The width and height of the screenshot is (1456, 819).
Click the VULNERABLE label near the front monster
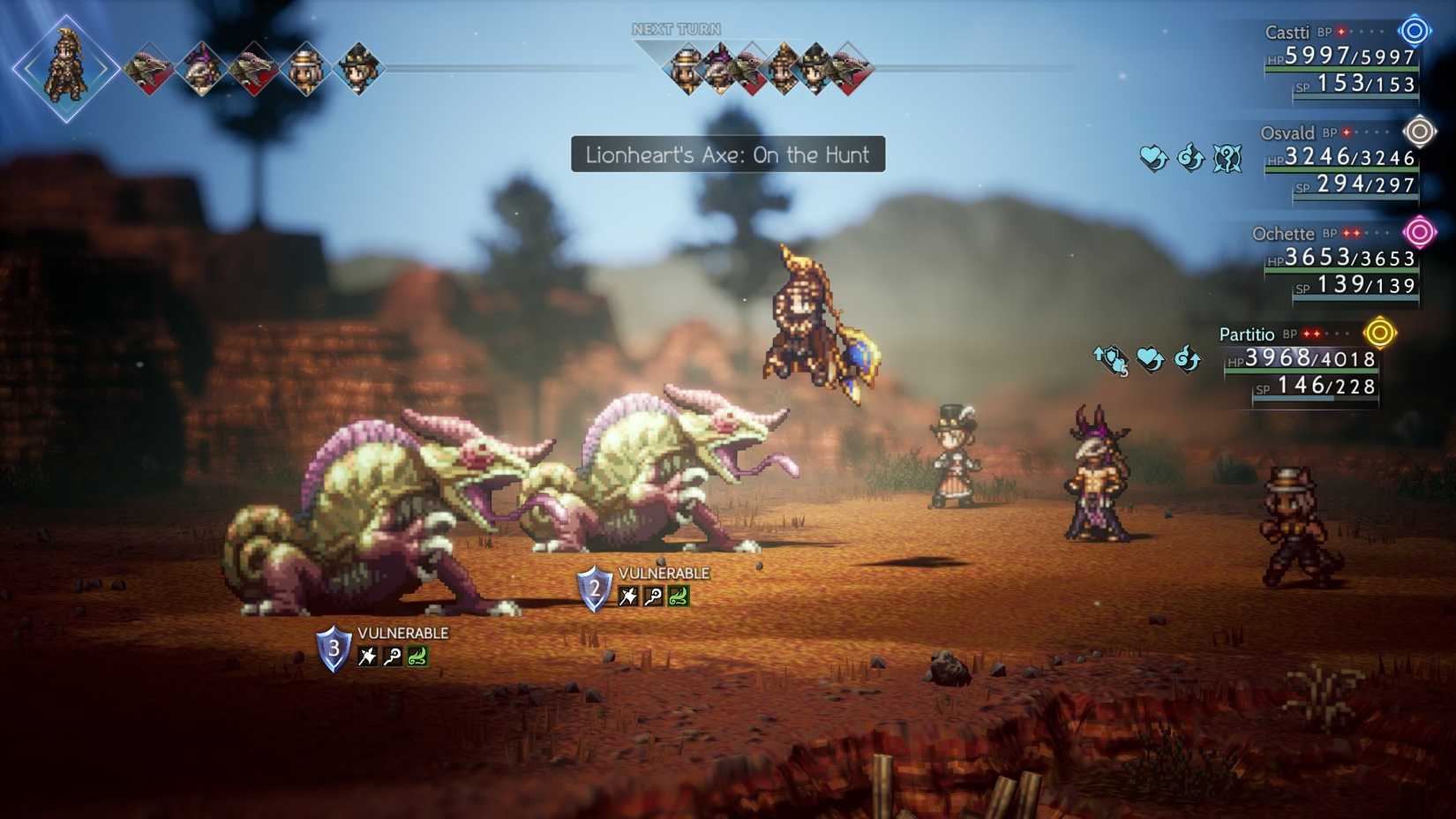tap(402, 632)
